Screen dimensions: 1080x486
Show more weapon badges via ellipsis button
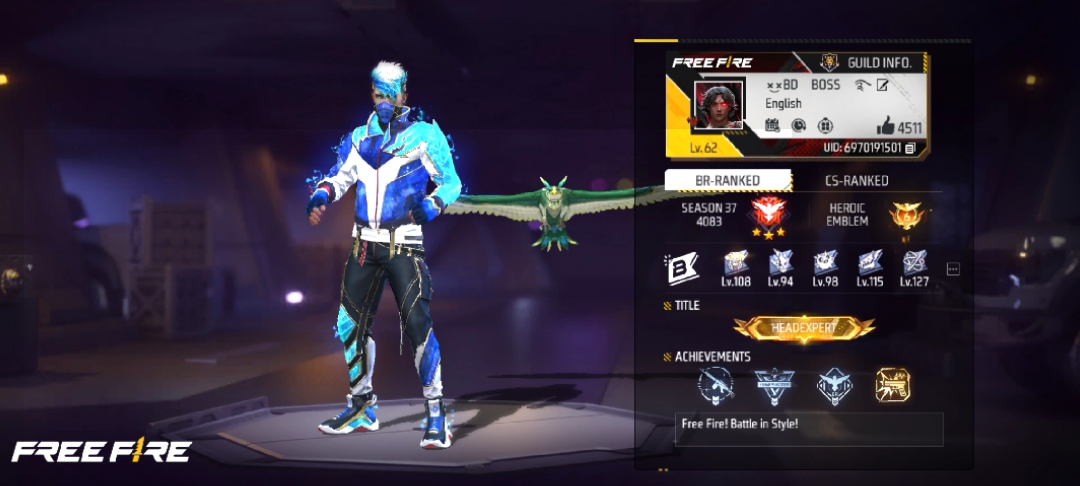[x=952, y=269]
